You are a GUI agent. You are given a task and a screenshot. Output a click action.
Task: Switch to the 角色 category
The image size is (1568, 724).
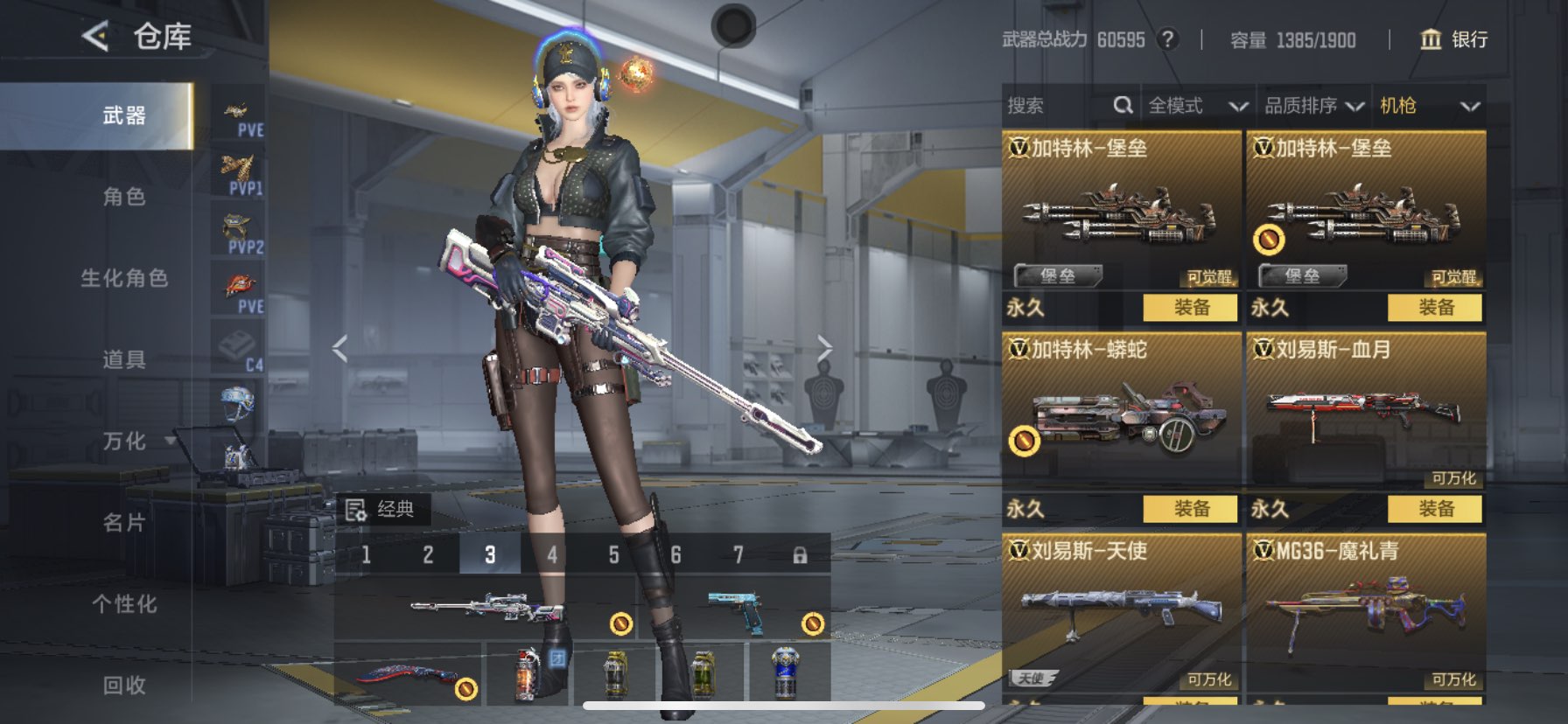coord(124,197)
